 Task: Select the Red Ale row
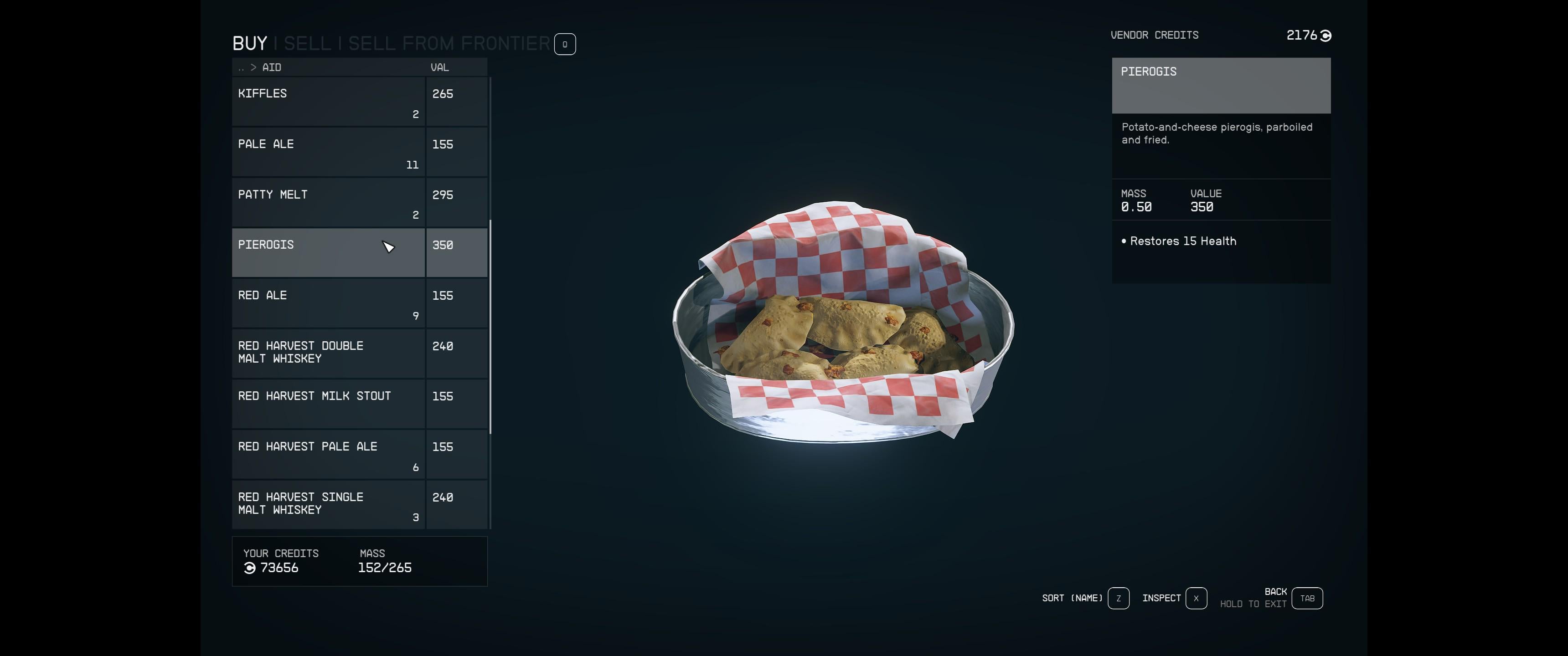coord(328,303)
